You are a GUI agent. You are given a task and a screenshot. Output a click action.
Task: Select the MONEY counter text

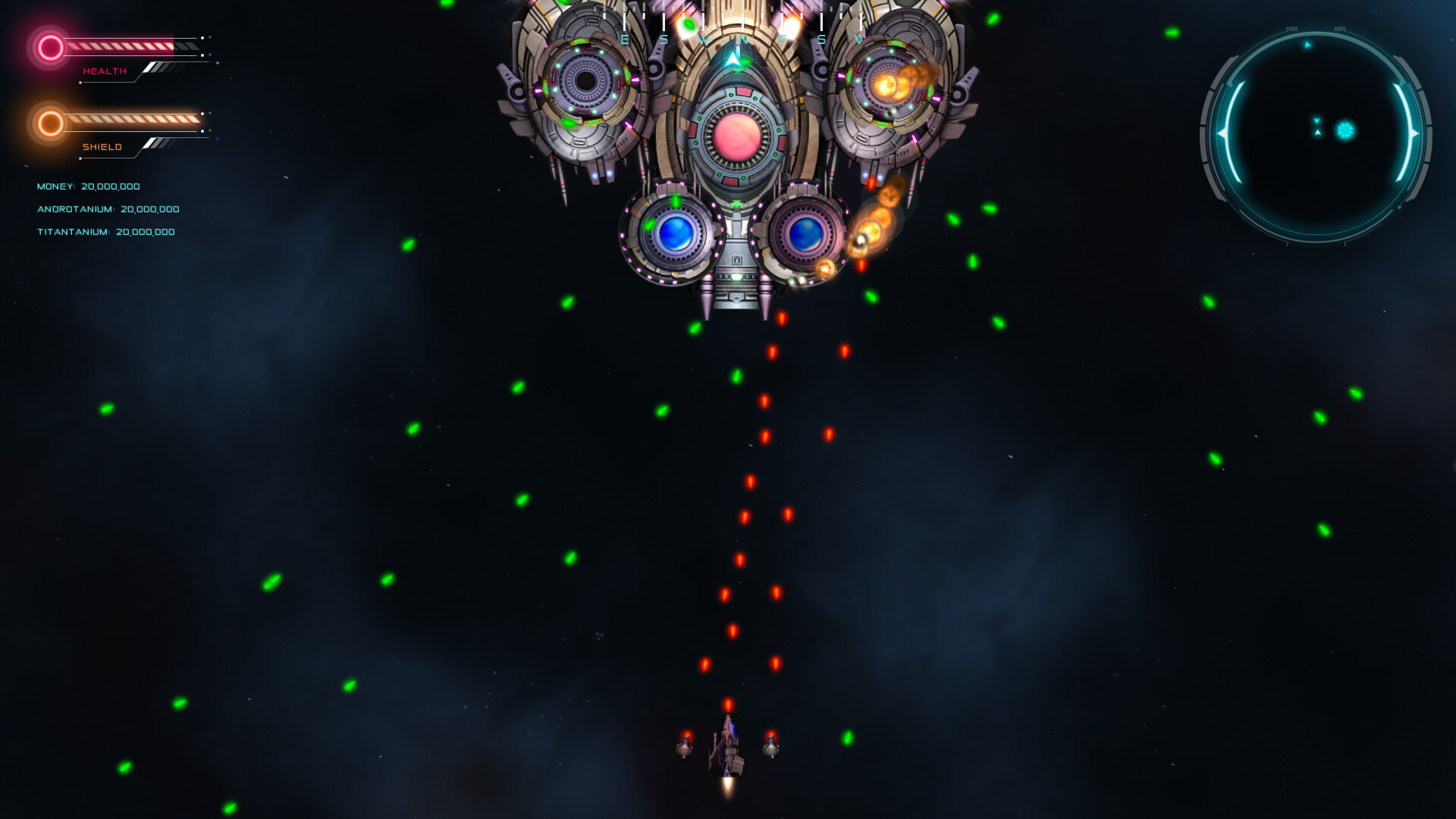[89, 186]
